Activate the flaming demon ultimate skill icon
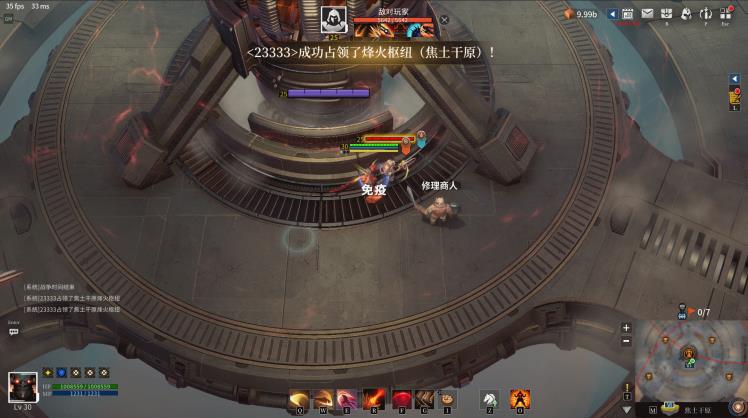The image size is (748, 418). [x=520, y=399]
